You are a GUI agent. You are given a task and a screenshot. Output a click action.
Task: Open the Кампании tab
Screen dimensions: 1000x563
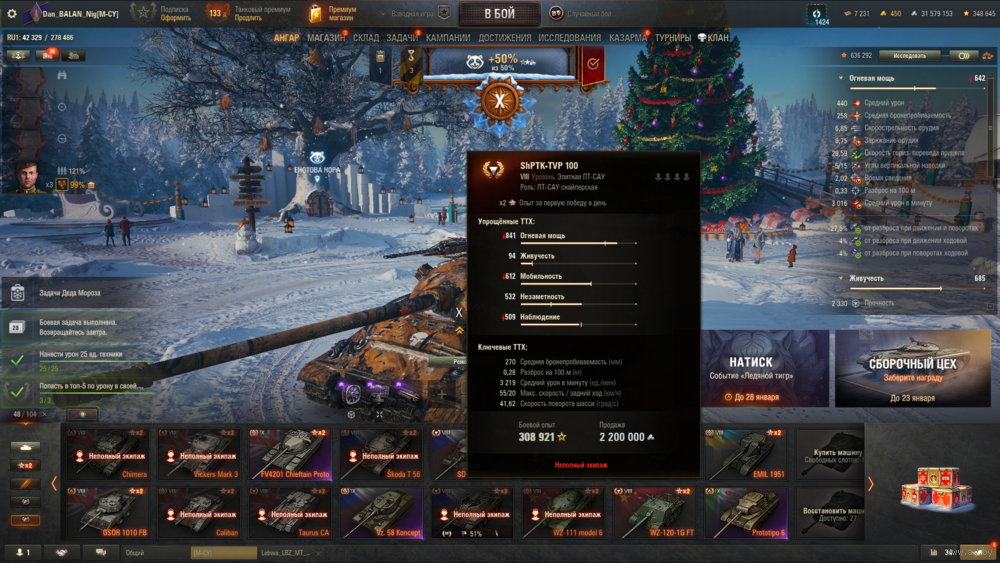(x=448, y=38)
